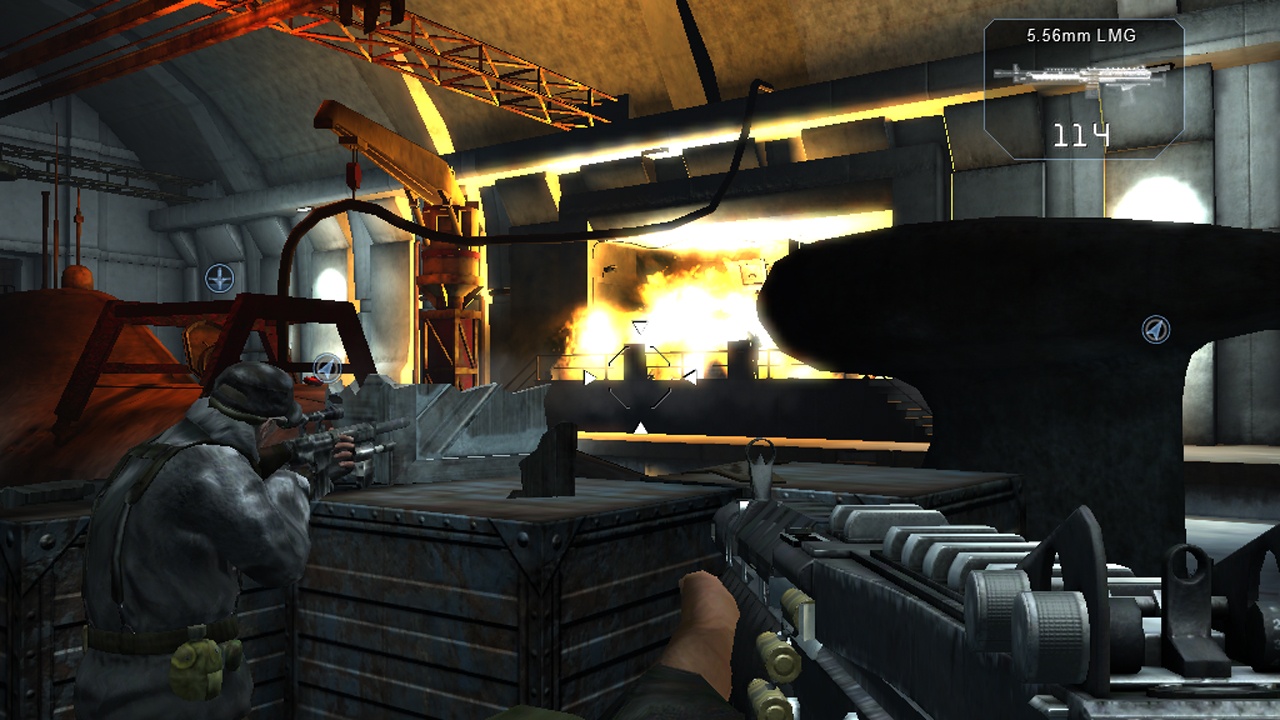Image resolution: width=1280 pixels, height=720 pixels.
Task: Click the targeting reticle over the explosion
Action: 639,378
